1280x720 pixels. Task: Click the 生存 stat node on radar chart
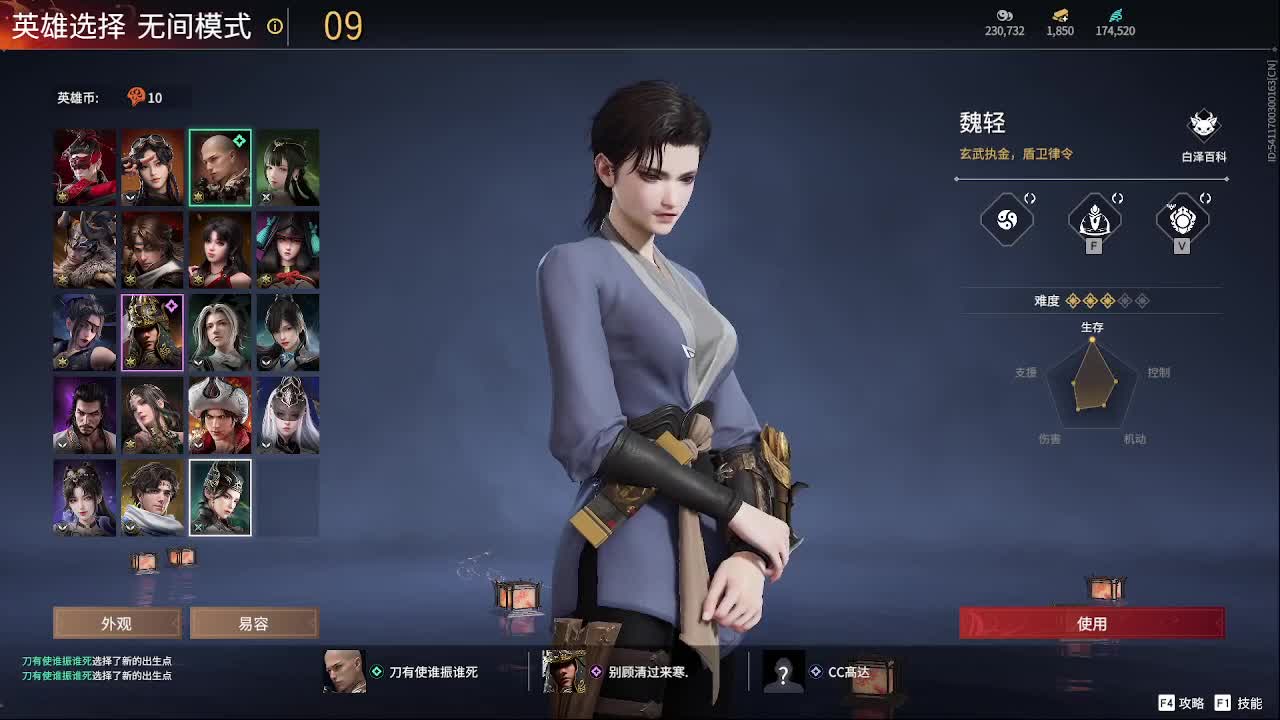[x=1090, y=338]
